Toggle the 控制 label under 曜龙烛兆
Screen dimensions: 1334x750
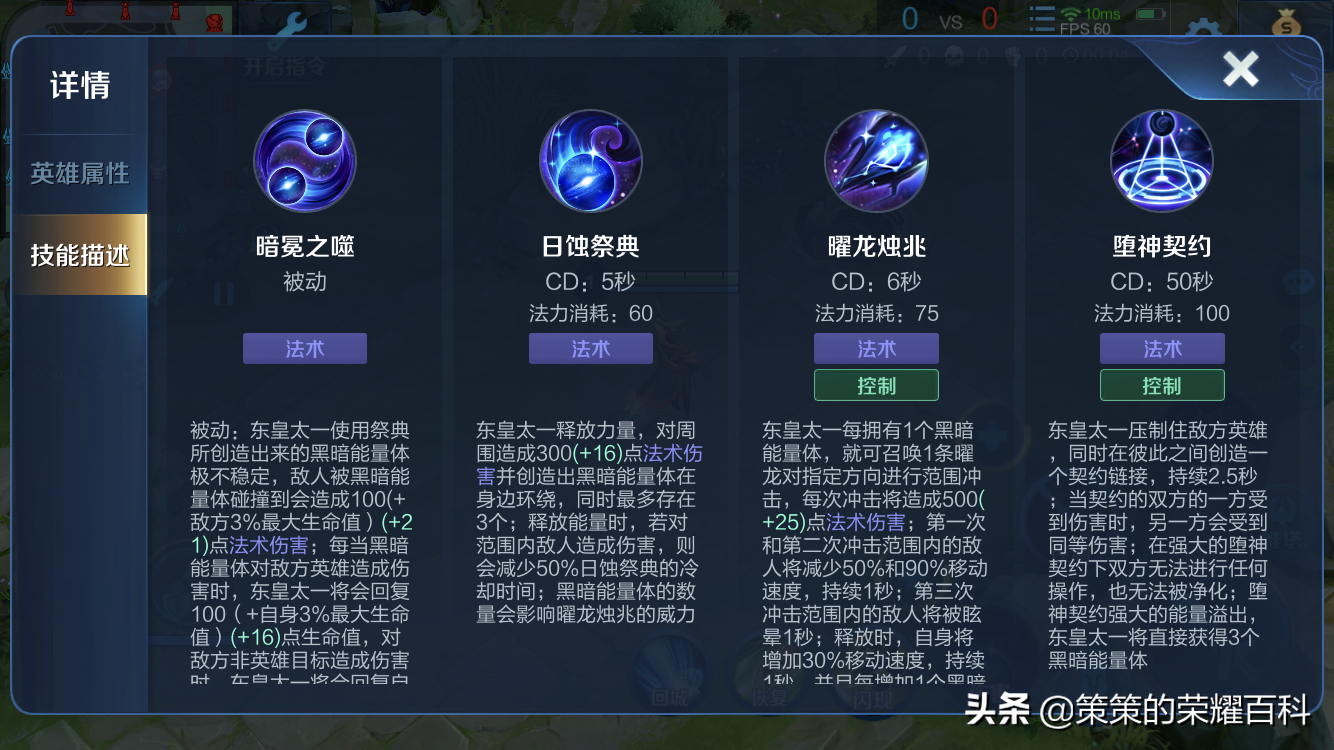click(x=876, y=384)
